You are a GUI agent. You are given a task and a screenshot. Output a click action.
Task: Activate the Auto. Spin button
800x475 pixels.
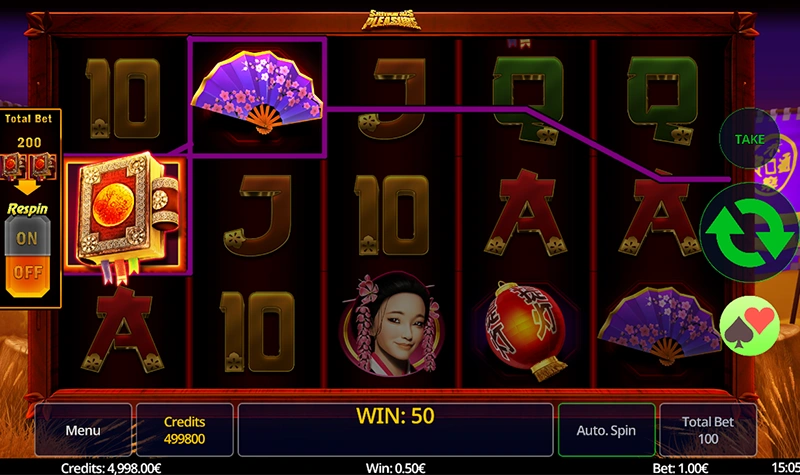tap(606, 430)
